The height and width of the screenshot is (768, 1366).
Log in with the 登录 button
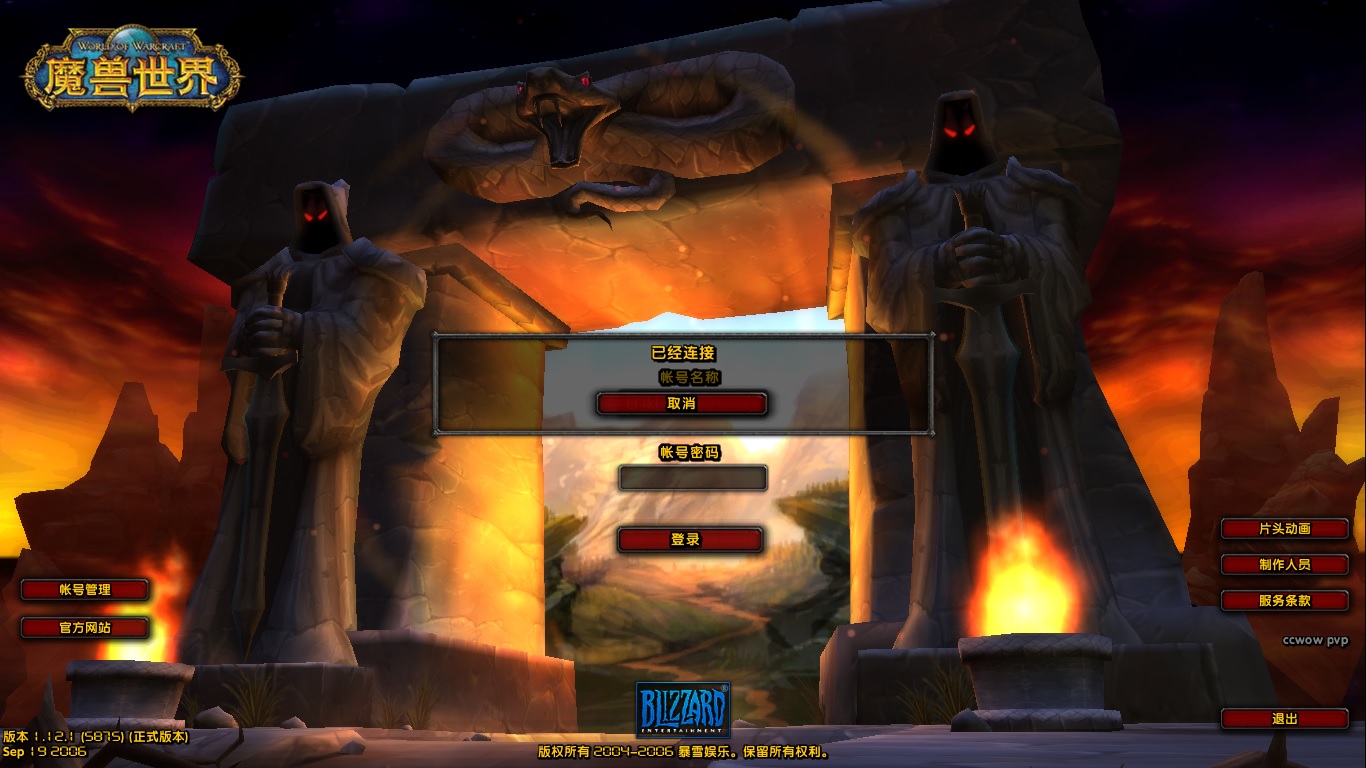[x=689, y=540]
